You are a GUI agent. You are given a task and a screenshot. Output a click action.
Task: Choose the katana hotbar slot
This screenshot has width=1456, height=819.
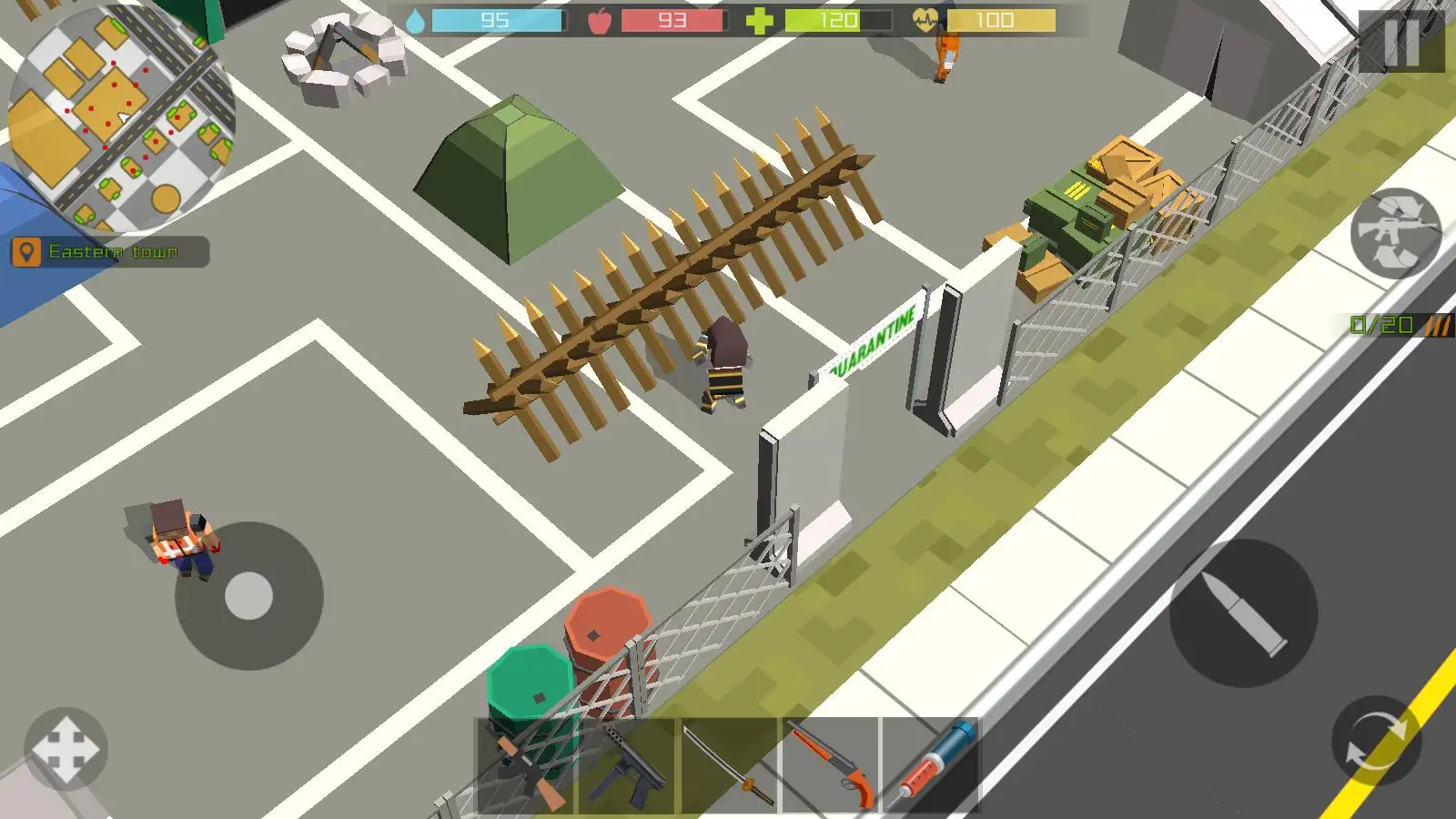point(729,766)
